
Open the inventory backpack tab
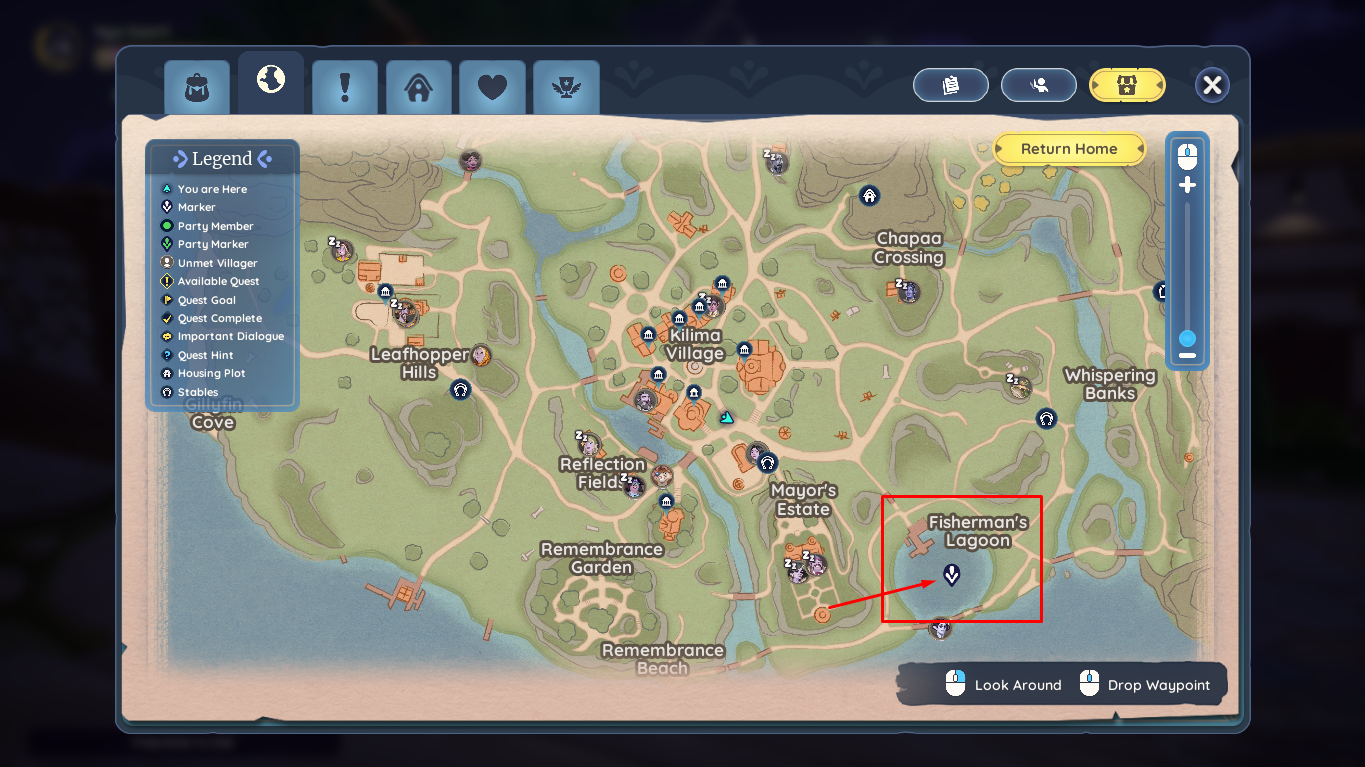click(196, 87)
